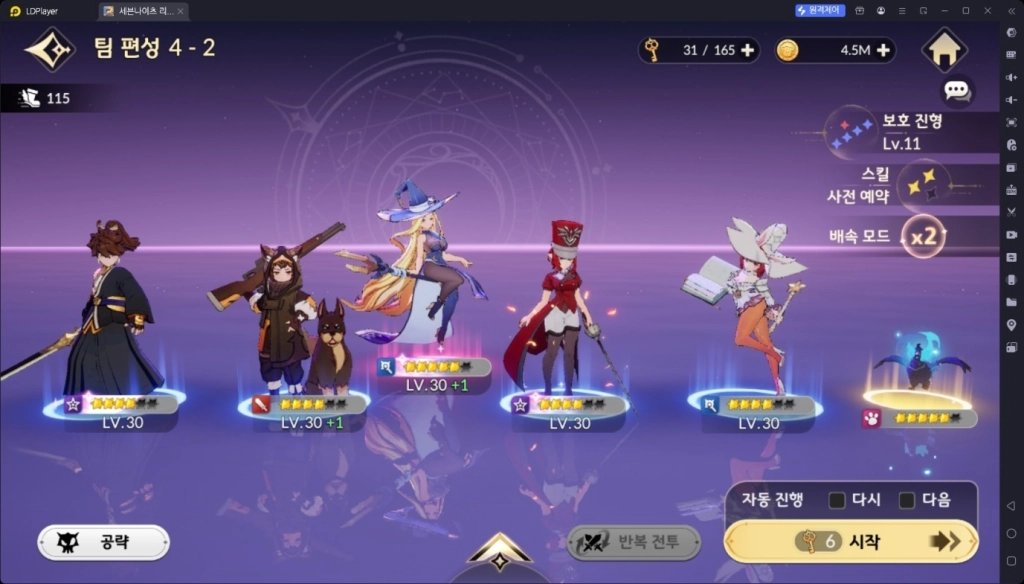Open the 반복 전투 repeat battle option
Image resolution: width=1024 pixels, height=584 pixels.
point(634,542)
